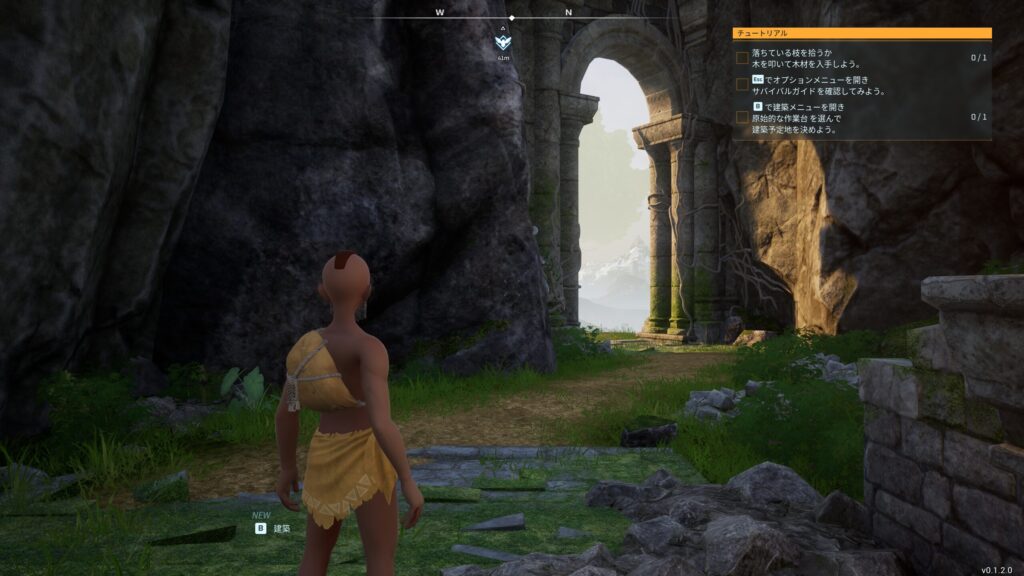Tick the checkbox for the primitive workbench objective
The image size is (1024, 576).
[x=742, y=117]
